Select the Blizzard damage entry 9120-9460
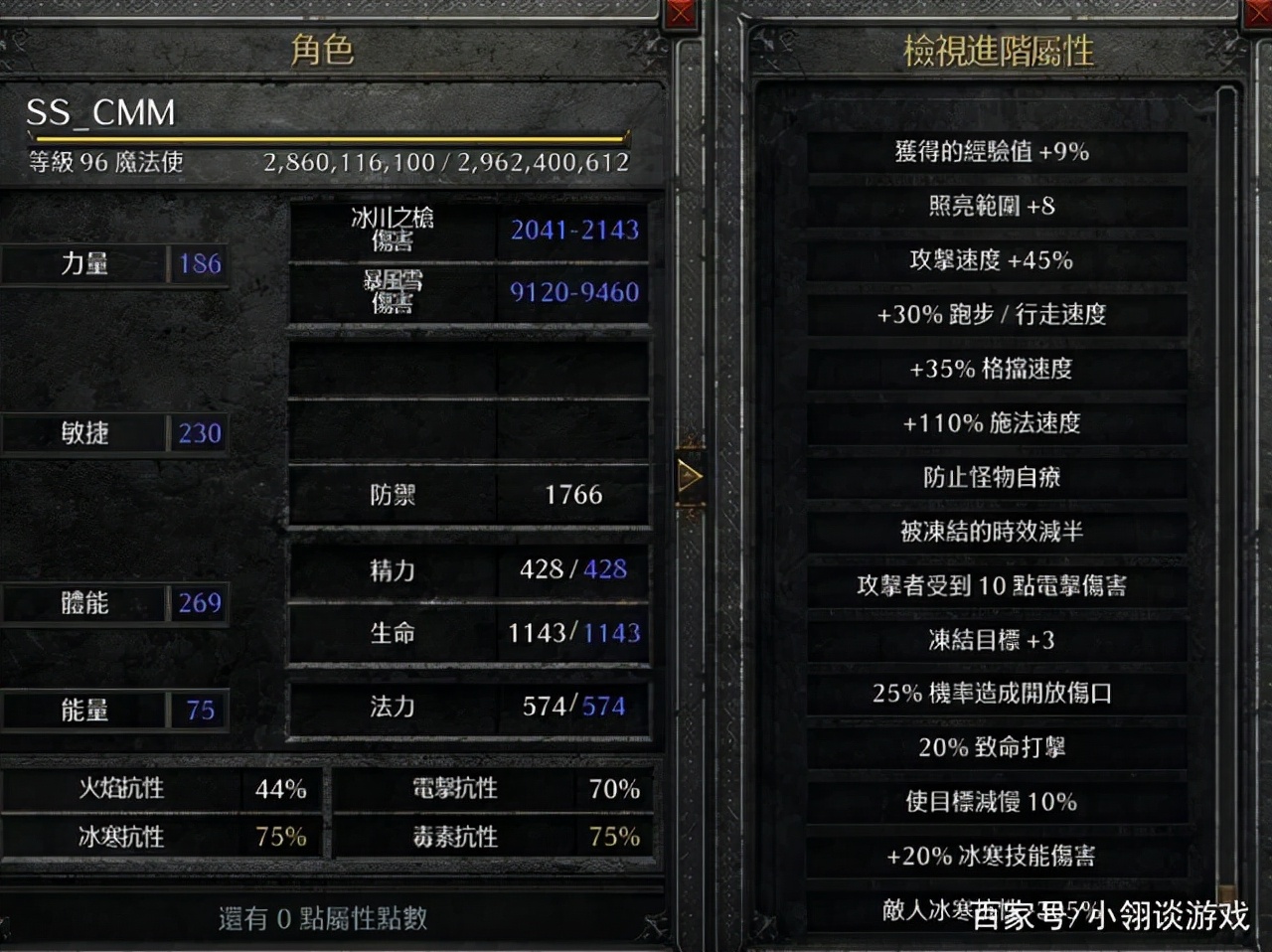This screenshot has height=952, width=1272. 574,291
